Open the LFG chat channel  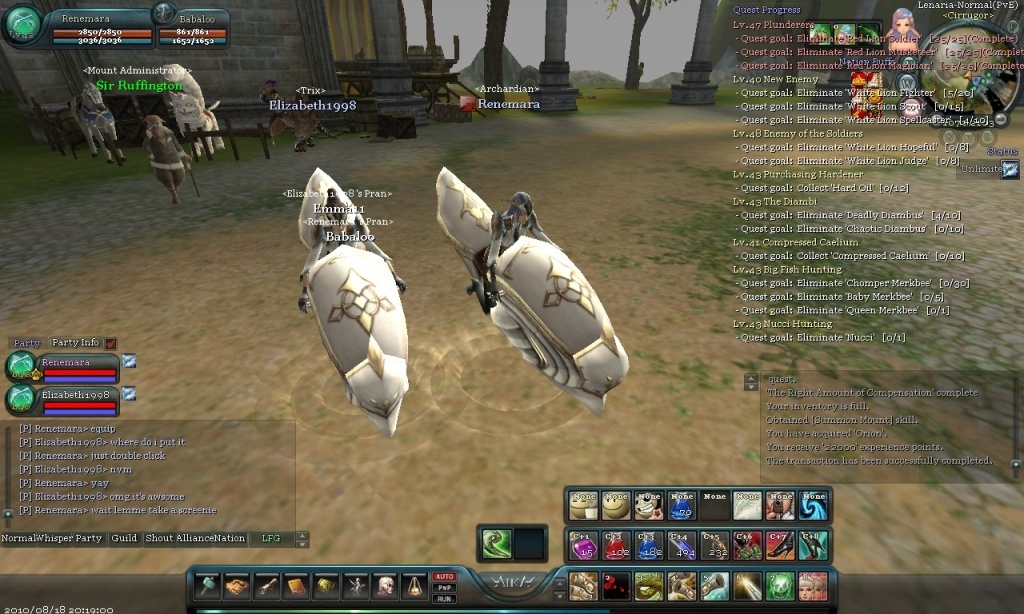point(271,538)
